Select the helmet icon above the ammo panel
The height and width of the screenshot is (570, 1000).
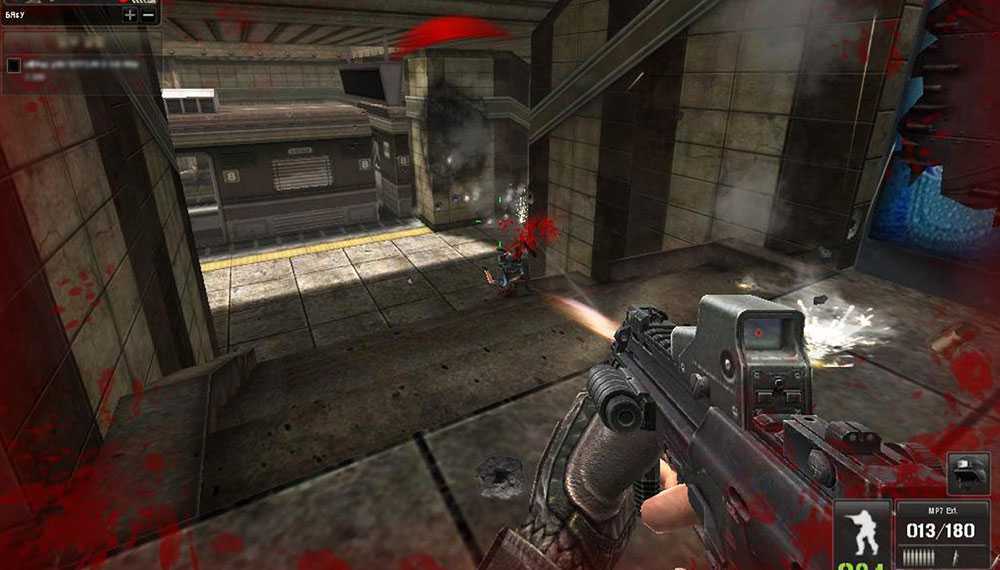click(969, 472)
